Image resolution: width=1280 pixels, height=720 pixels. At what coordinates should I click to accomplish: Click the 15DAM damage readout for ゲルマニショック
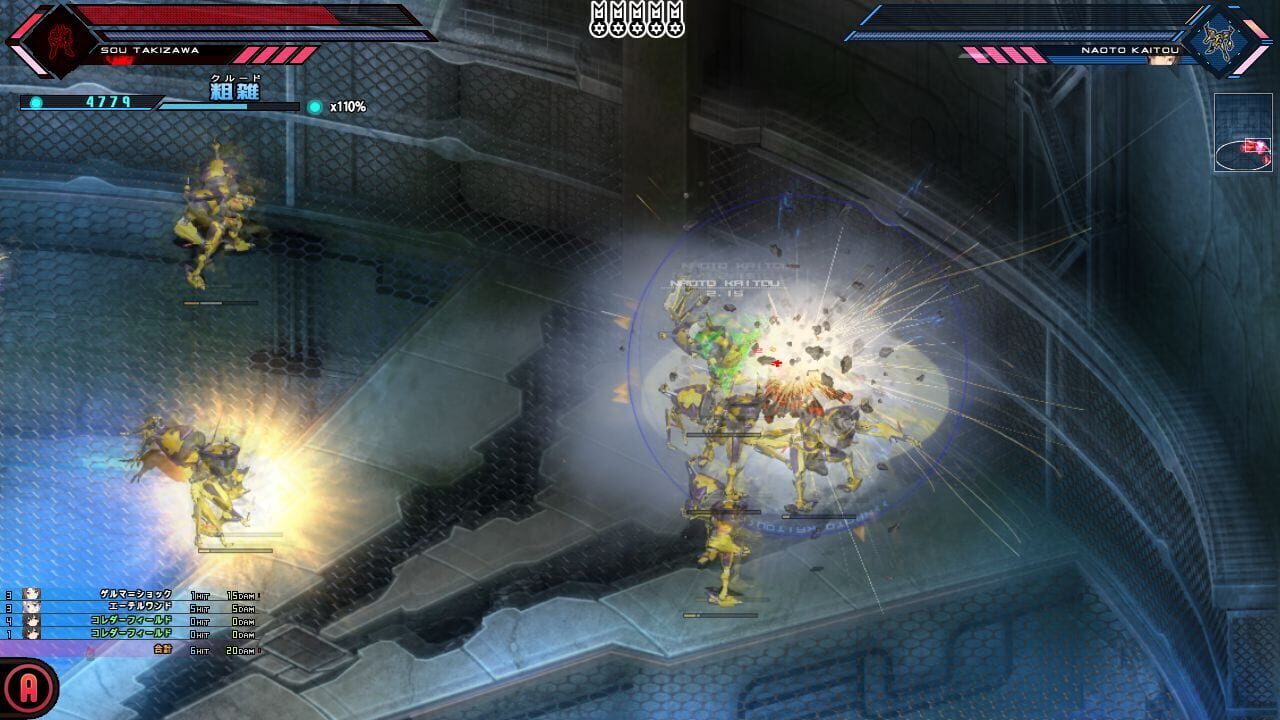tap(240, 594)
